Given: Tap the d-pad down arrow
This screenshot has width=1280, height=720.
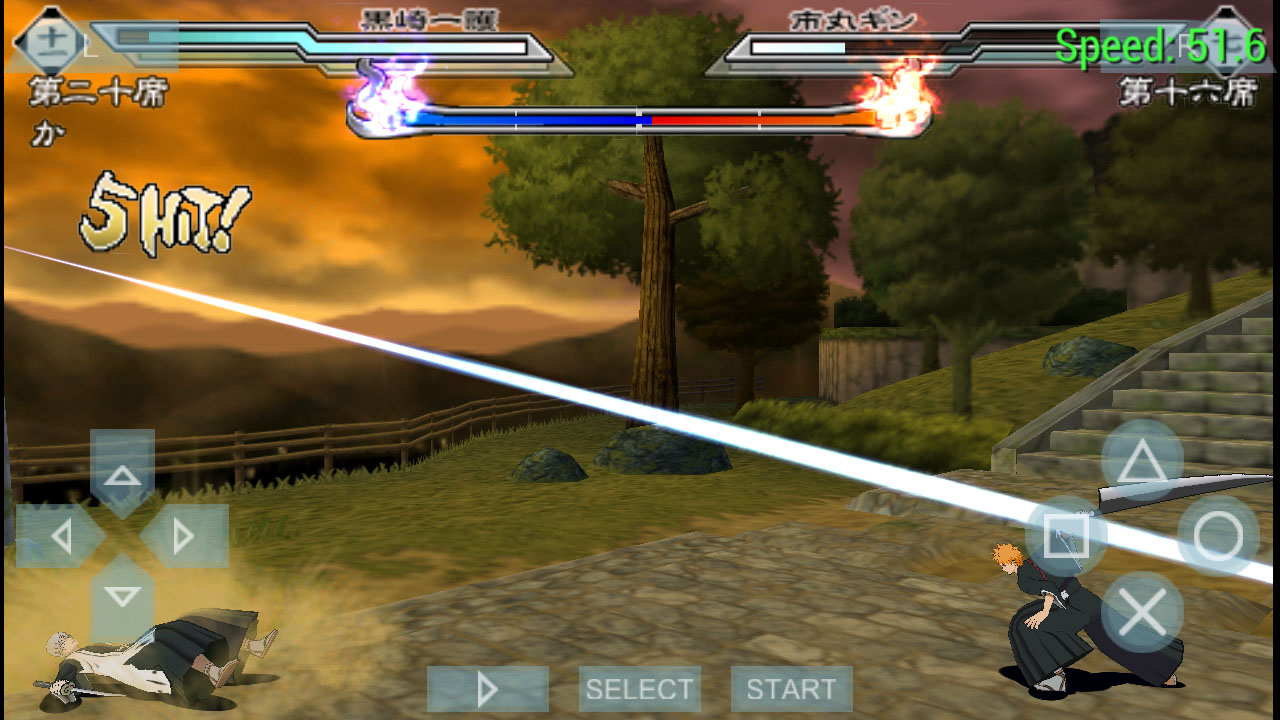Looking at the screenshot, I should 123,598.
